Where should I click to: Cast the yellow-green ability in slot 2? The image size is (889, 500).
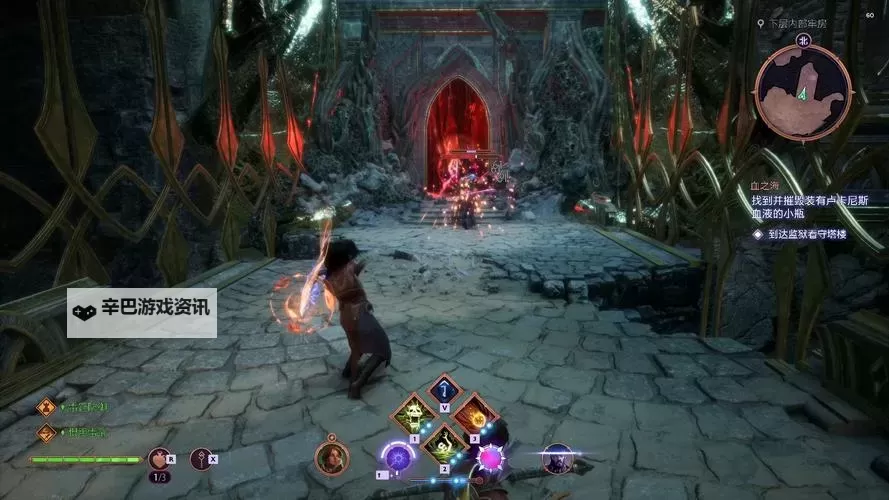point(444,440)
